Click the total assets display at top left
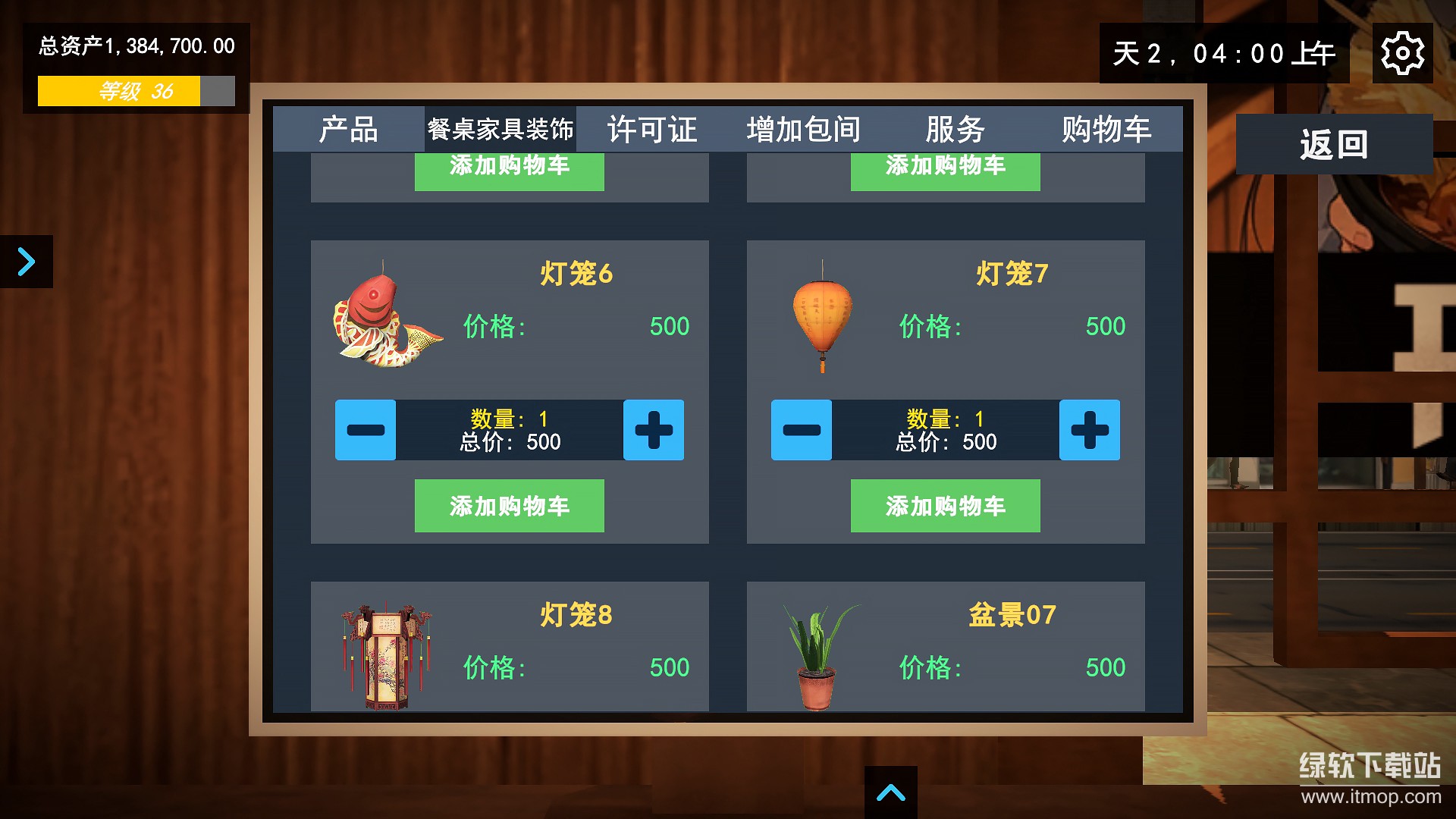Screen dimensions: 1456x819 [x=135, y=45]
